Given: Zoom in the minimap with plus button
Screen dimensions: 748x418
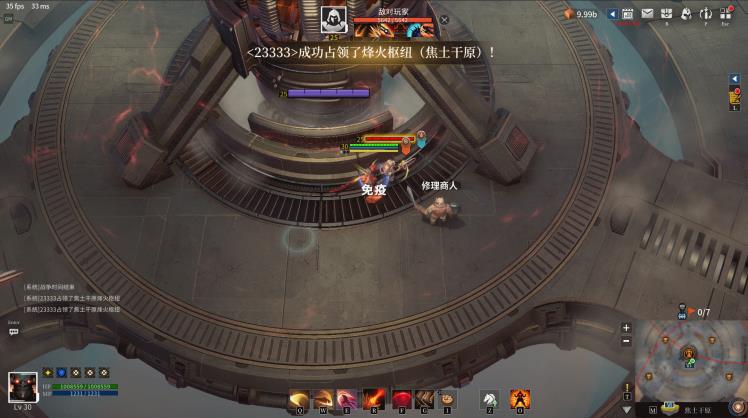Looking at the screenshot, I should pyautogui.click(x=626, y=327).
